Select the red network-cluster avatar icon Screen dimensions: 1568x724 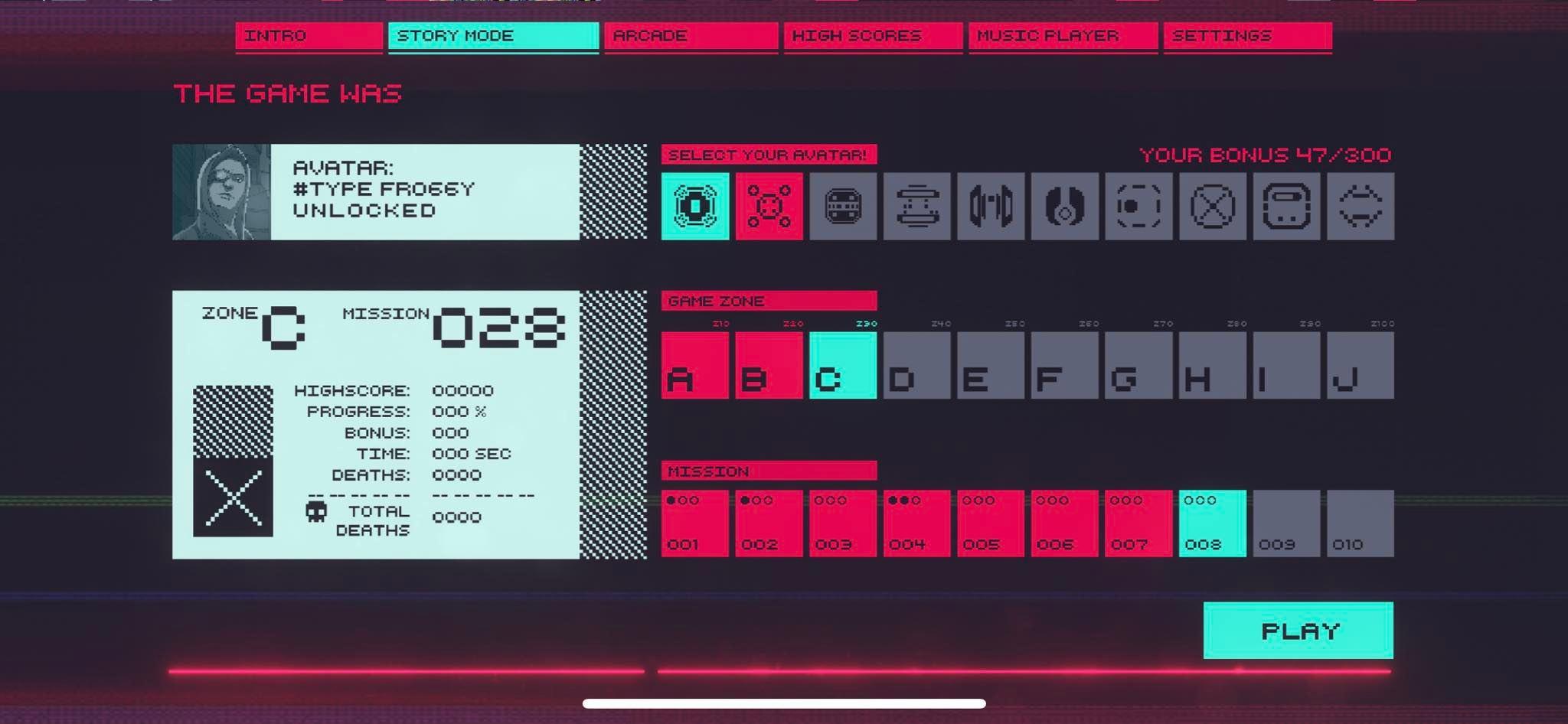click(769, 207)
